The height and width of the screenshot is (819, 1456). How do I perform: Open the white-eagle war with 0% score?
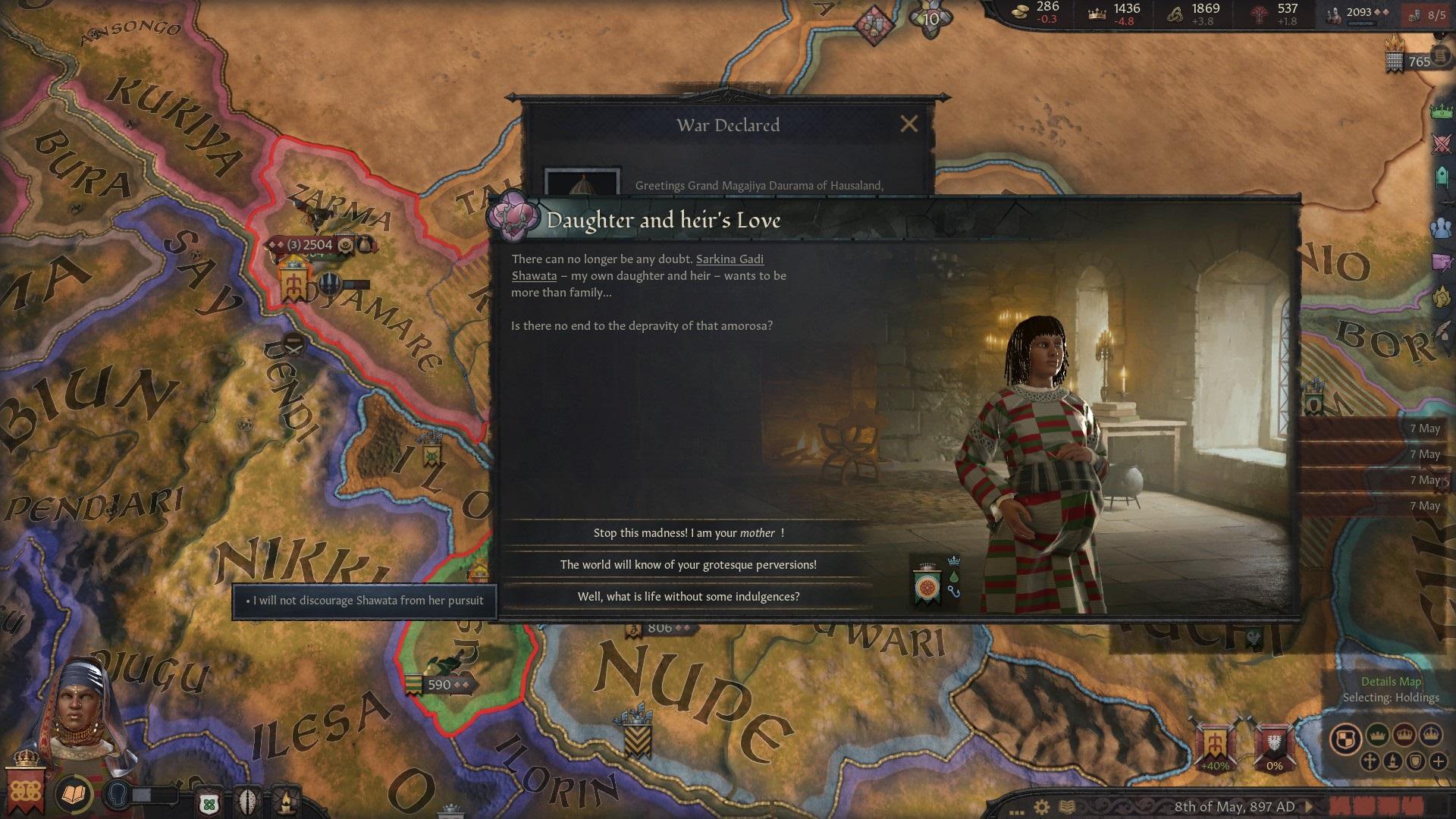(1274, 743)
